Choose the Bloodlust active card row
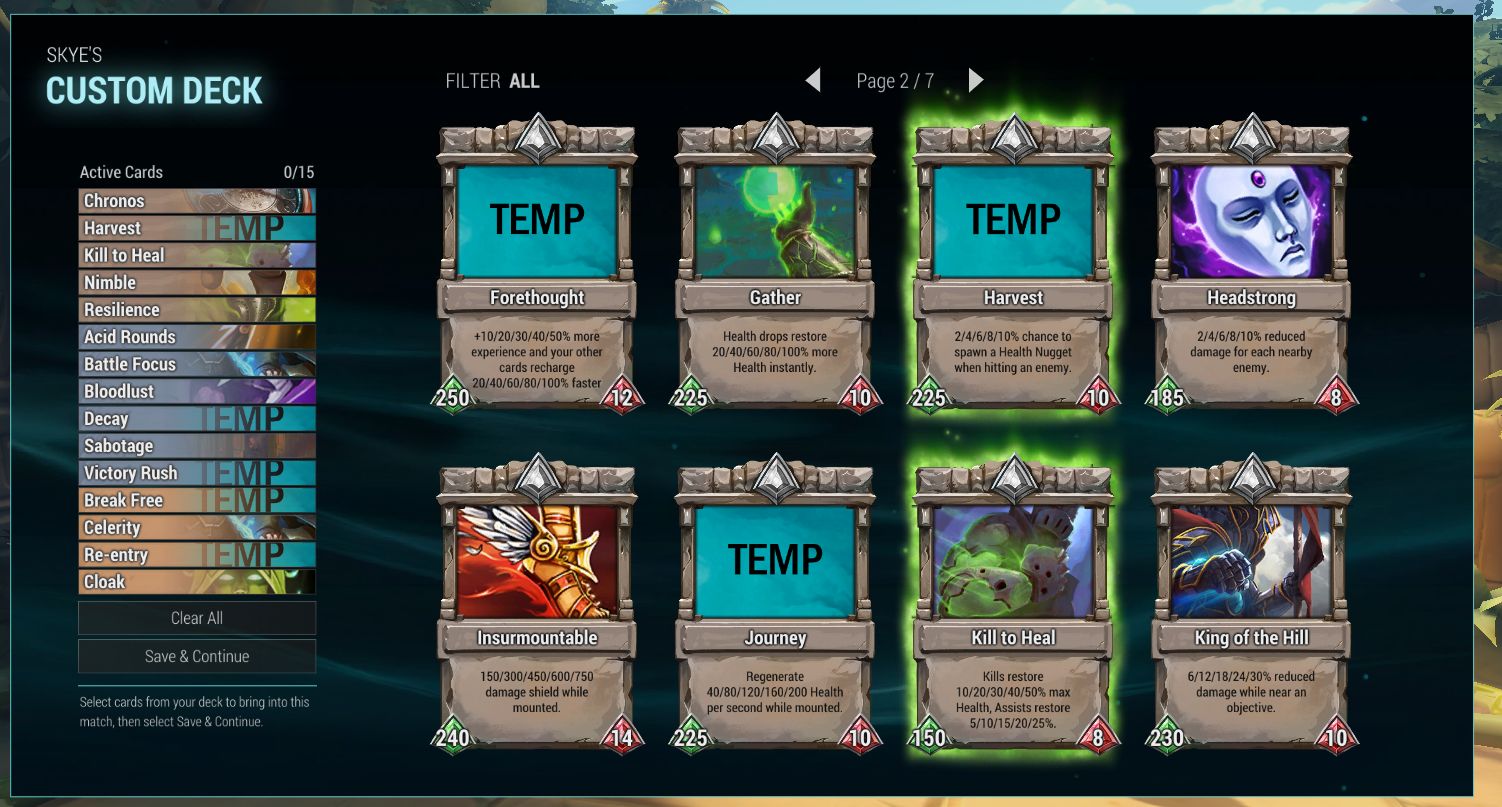This screenshot has width=1502, height=807. 197,391
